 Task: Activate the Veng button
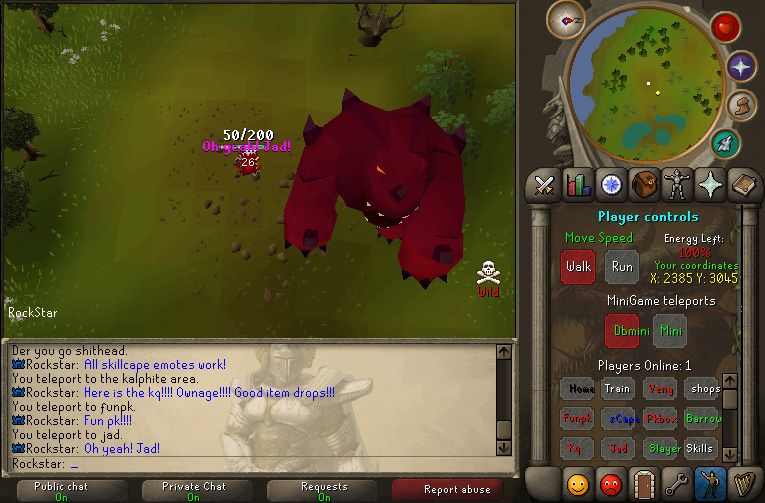pyautogui.click(x=659, y=389)
